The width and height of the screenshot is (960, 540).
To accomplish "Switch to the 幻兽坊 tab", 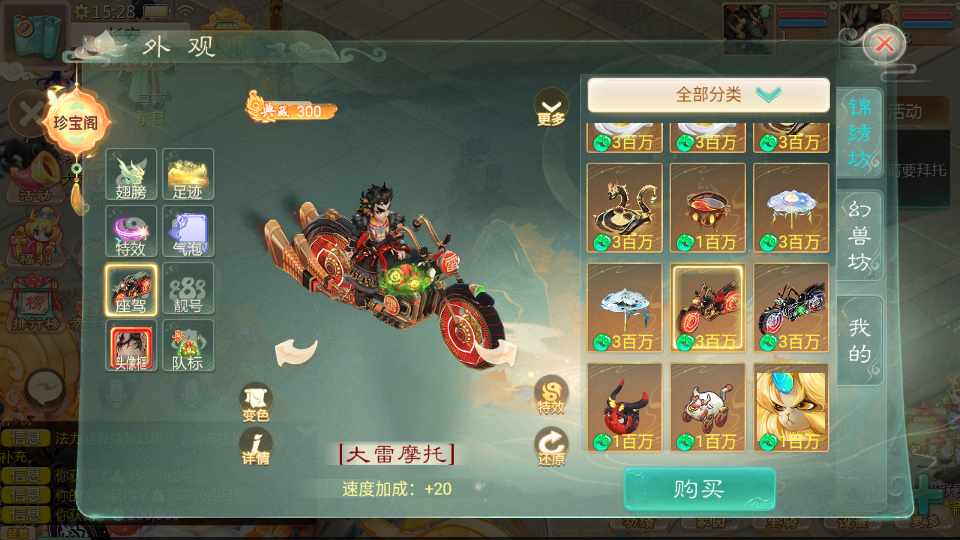I will click(x=859, y=238).
